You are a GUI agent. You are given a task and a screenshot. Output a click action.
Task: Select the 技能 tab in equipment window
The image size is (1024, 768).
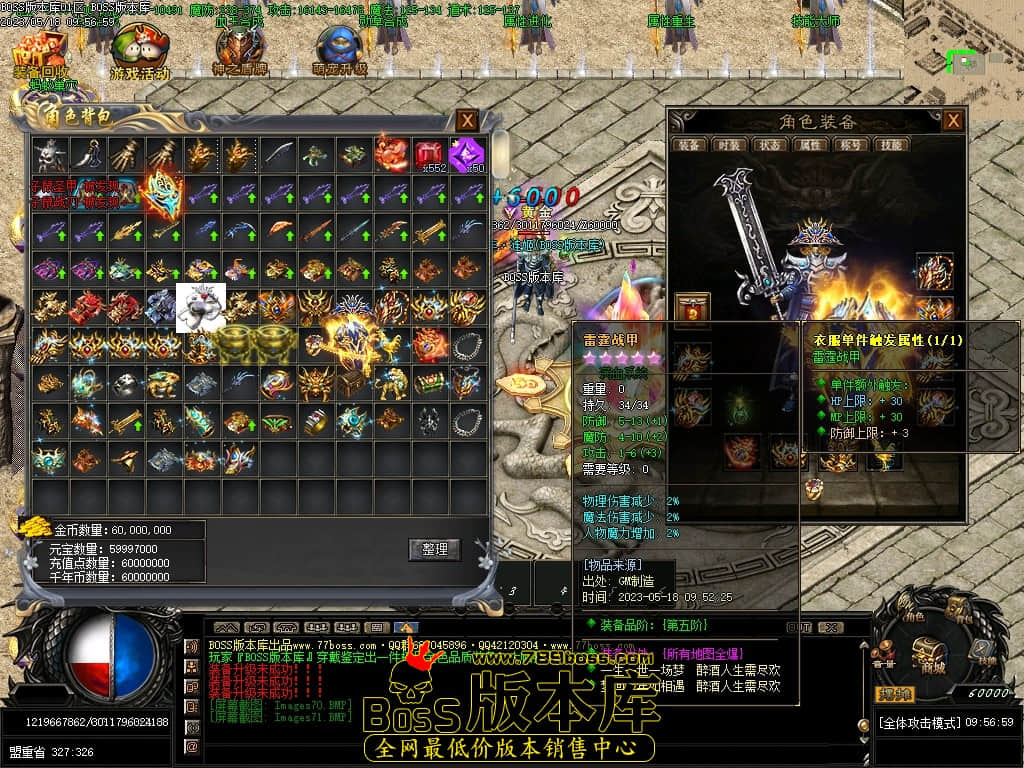pos(889,145)
